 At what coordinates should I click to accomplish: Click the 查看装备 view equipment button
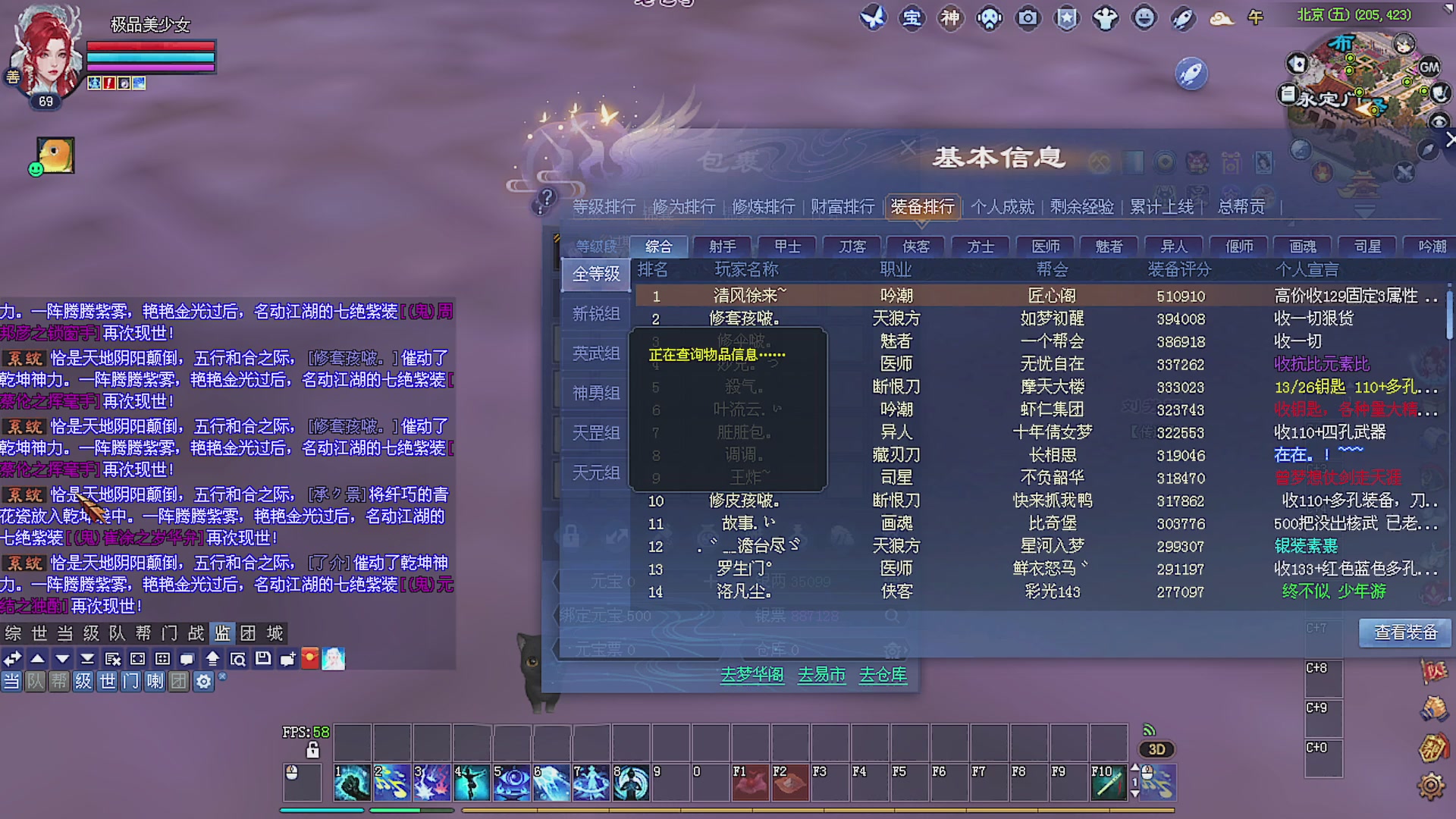1404,632
